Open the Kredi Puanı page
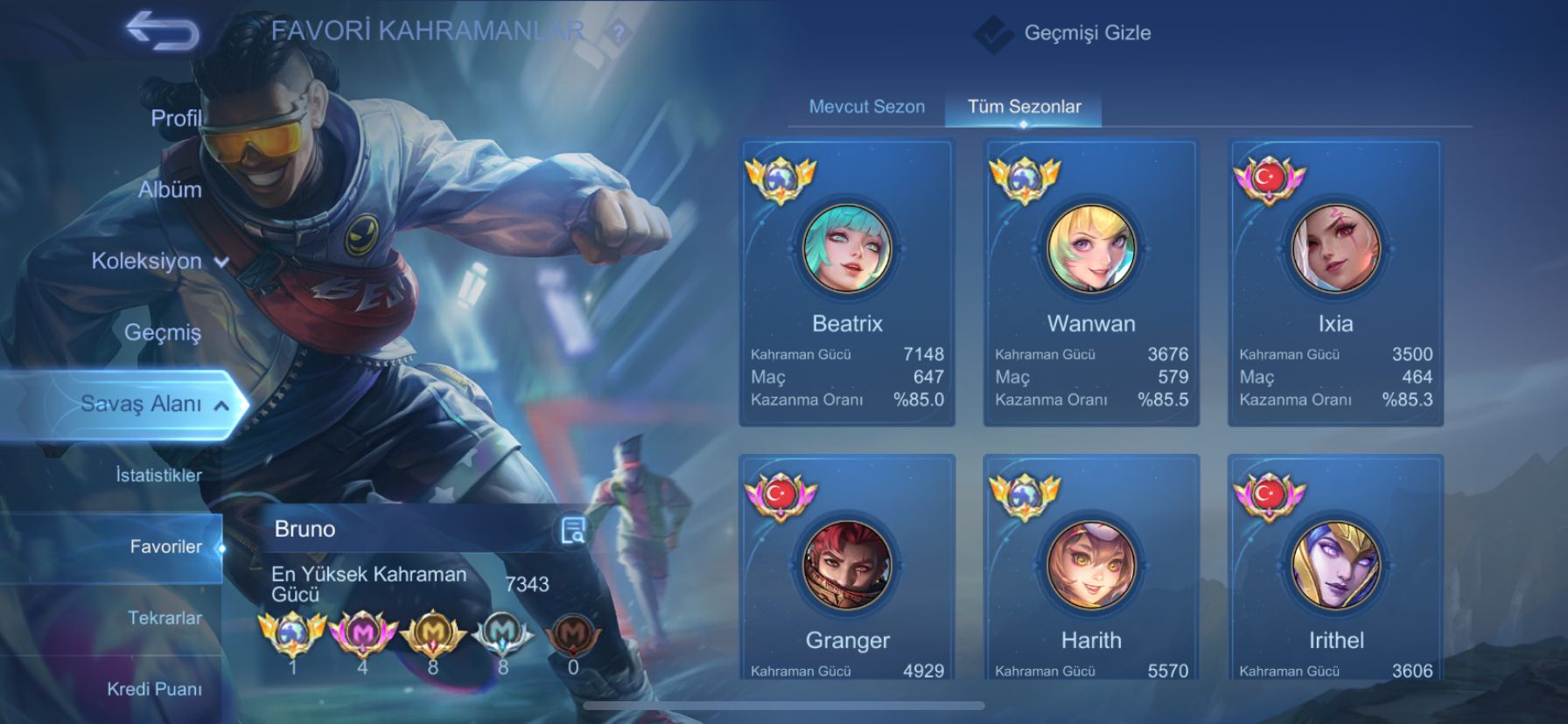The width and height of the screenshot is (1568, 724). coord(154,689)
